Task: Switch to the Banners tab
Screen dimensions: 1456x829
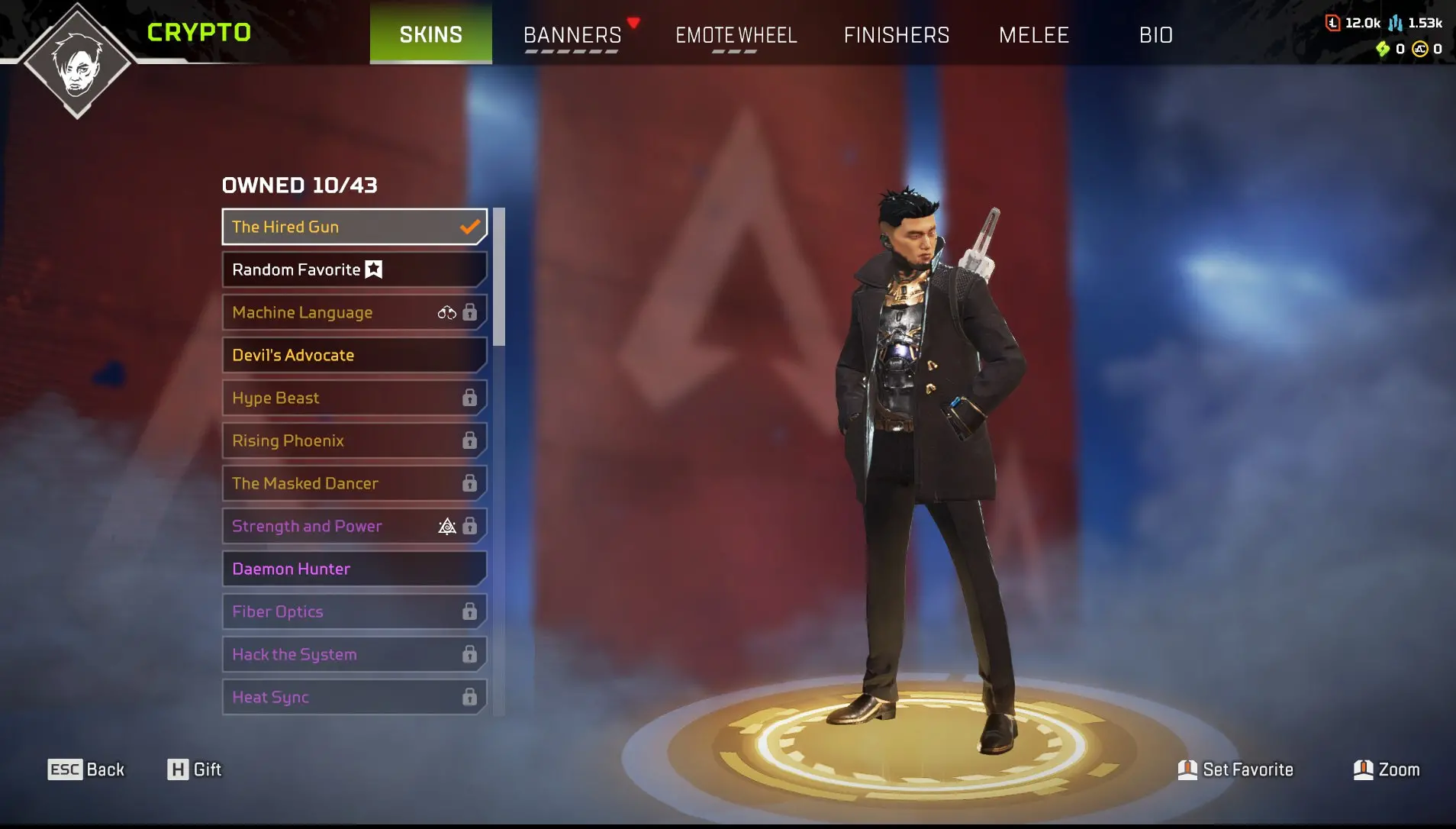Action: [x=572, y=35]
